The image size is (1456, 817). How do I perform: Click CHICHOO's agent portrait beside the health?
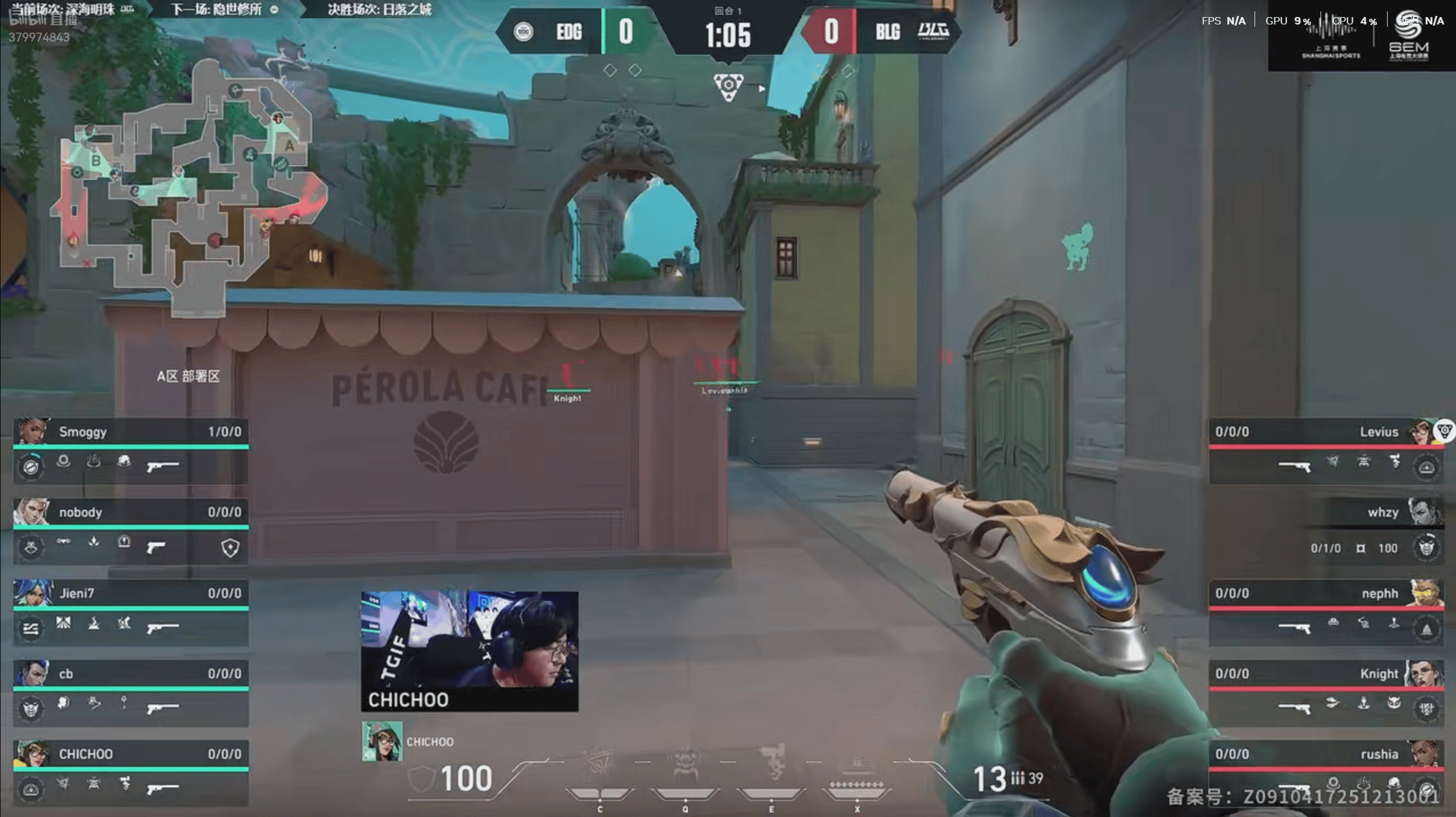pos(382,741)
